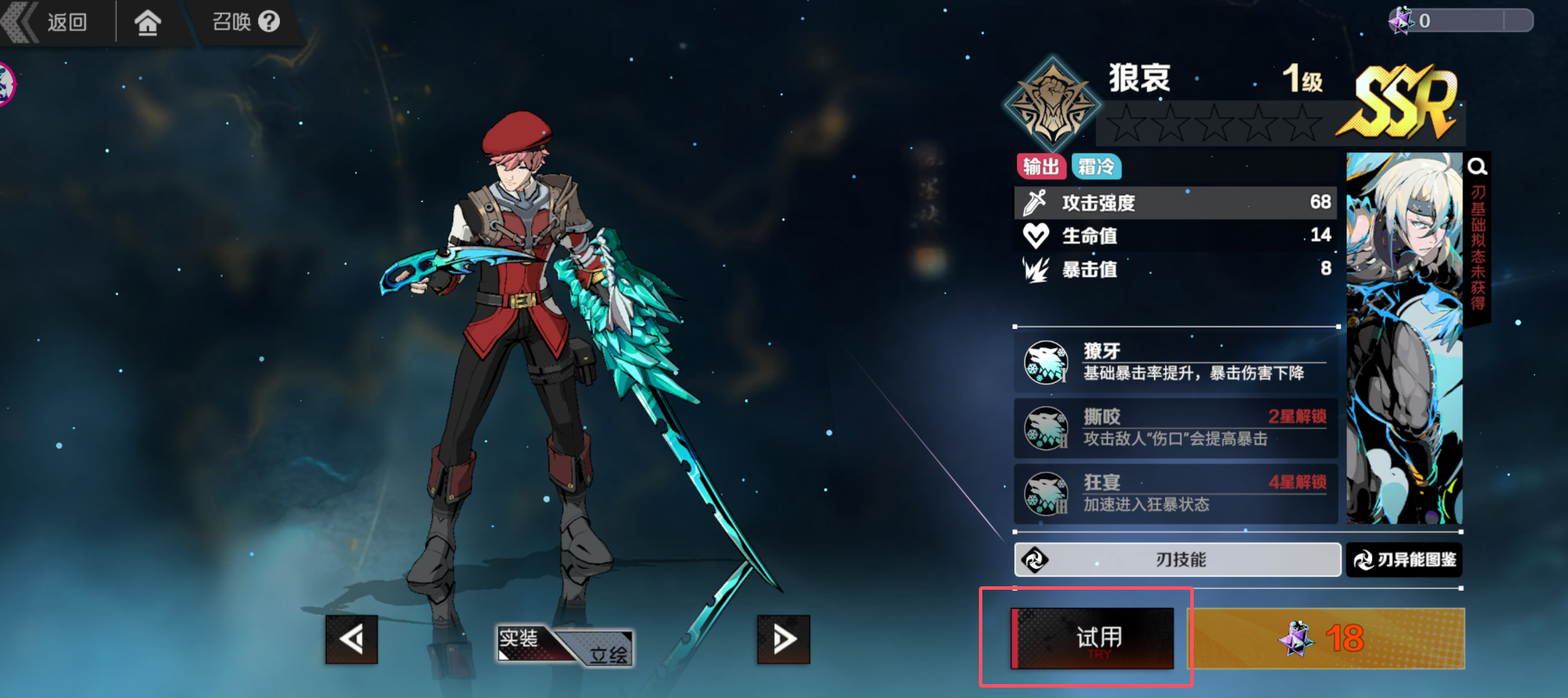Select the 狂宴 skill row
Image resolution: width=1568 pixels, height=698 pixels.
point(1176,494)
